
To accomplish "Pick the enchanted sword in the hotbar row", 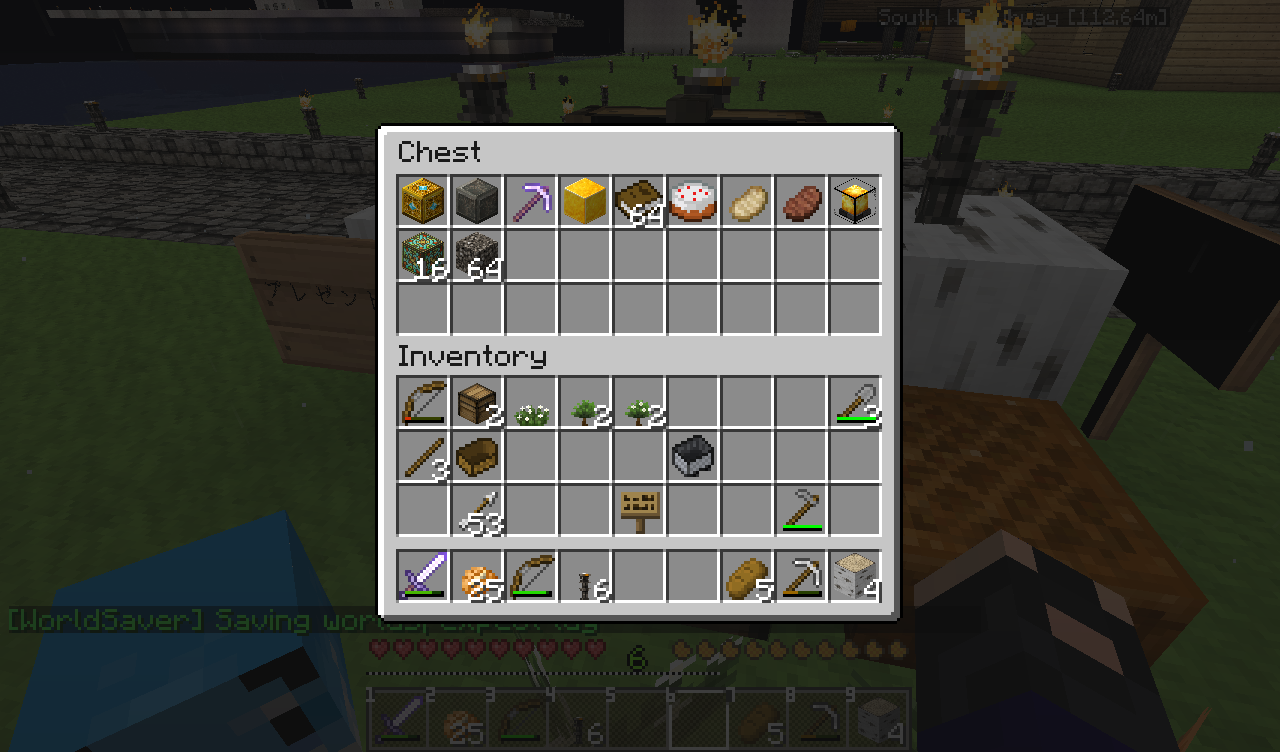I will (x=423, y=576).
